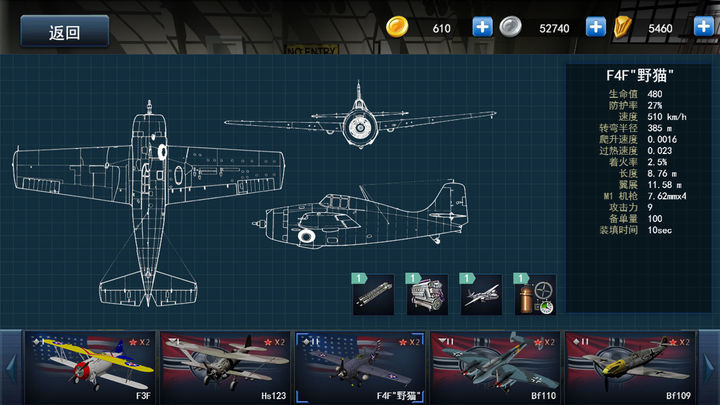
Task: Add silver coins with the plus button
Action: (x=595, y=27)
